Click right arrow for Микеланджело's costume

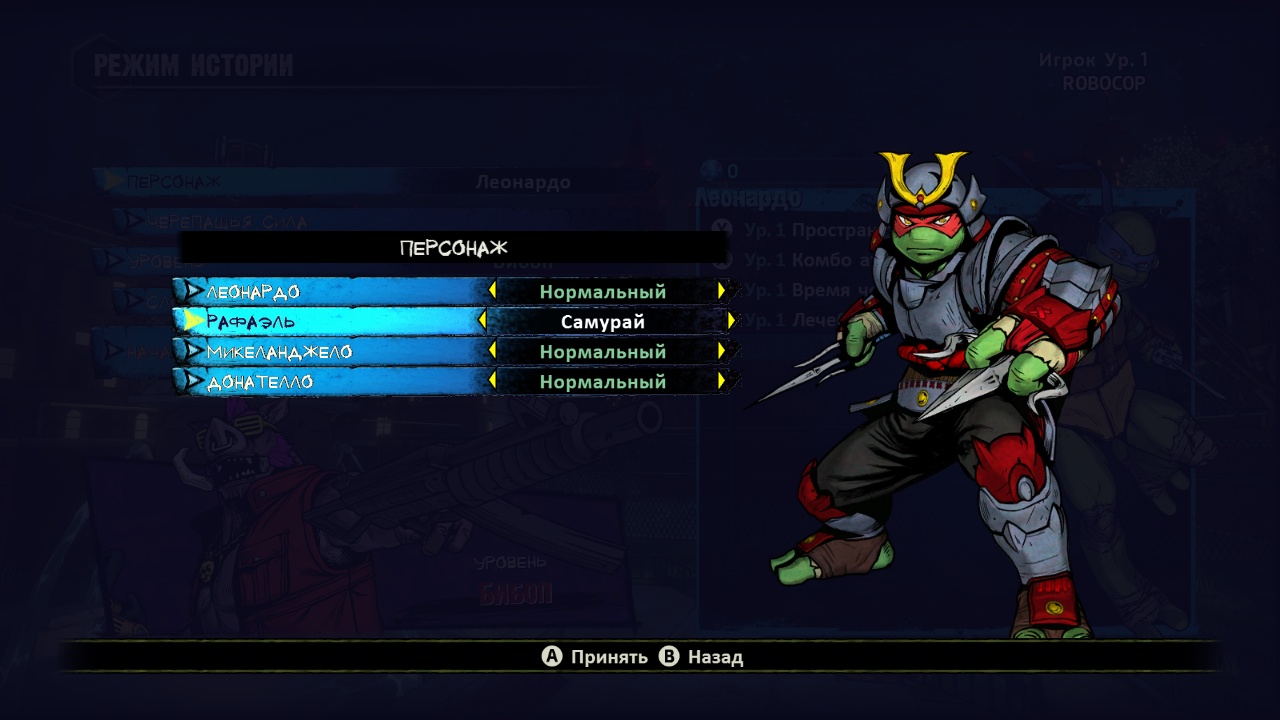point(721,351)
